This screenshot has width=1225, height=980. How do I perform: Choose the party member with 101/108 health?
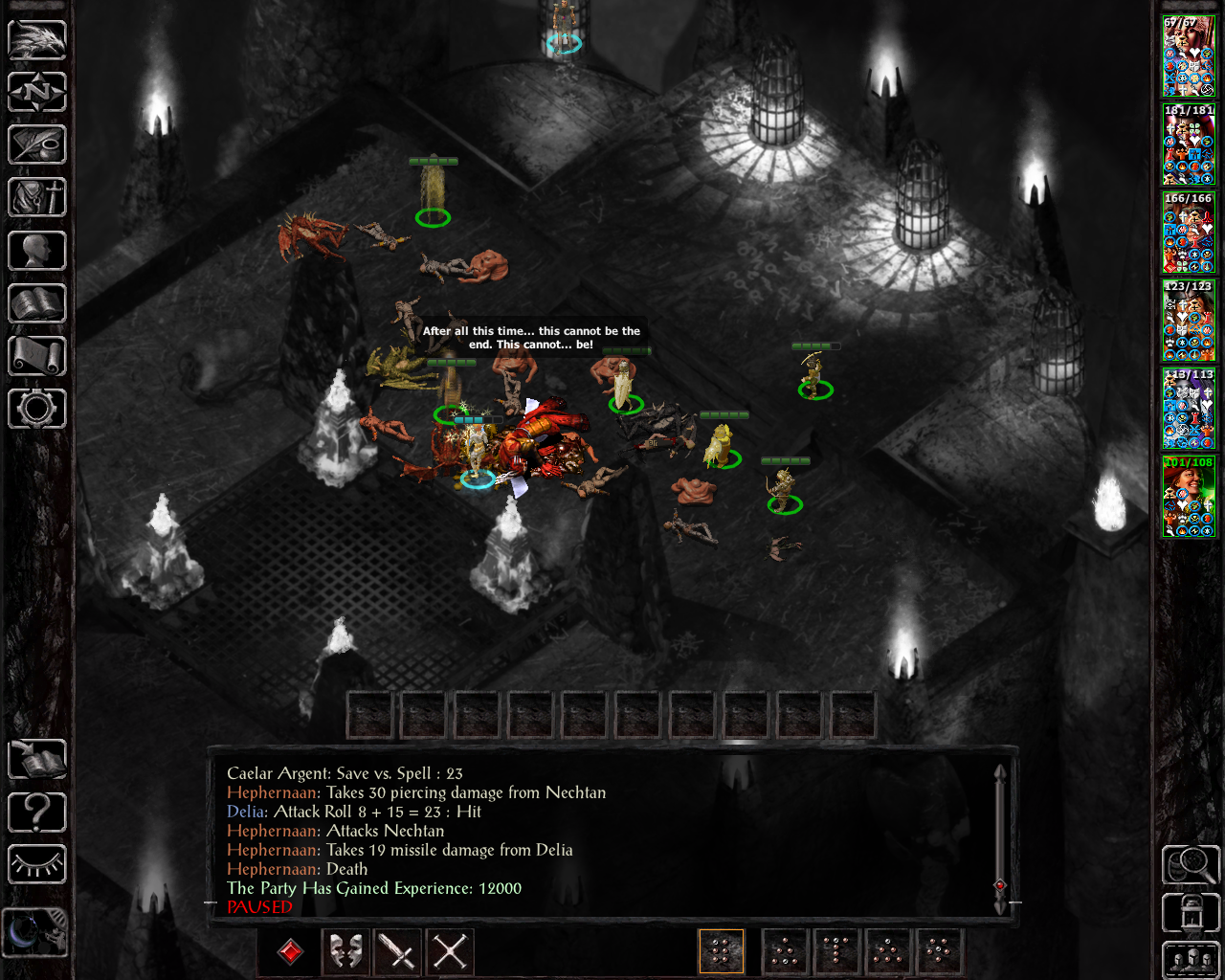1188,497
